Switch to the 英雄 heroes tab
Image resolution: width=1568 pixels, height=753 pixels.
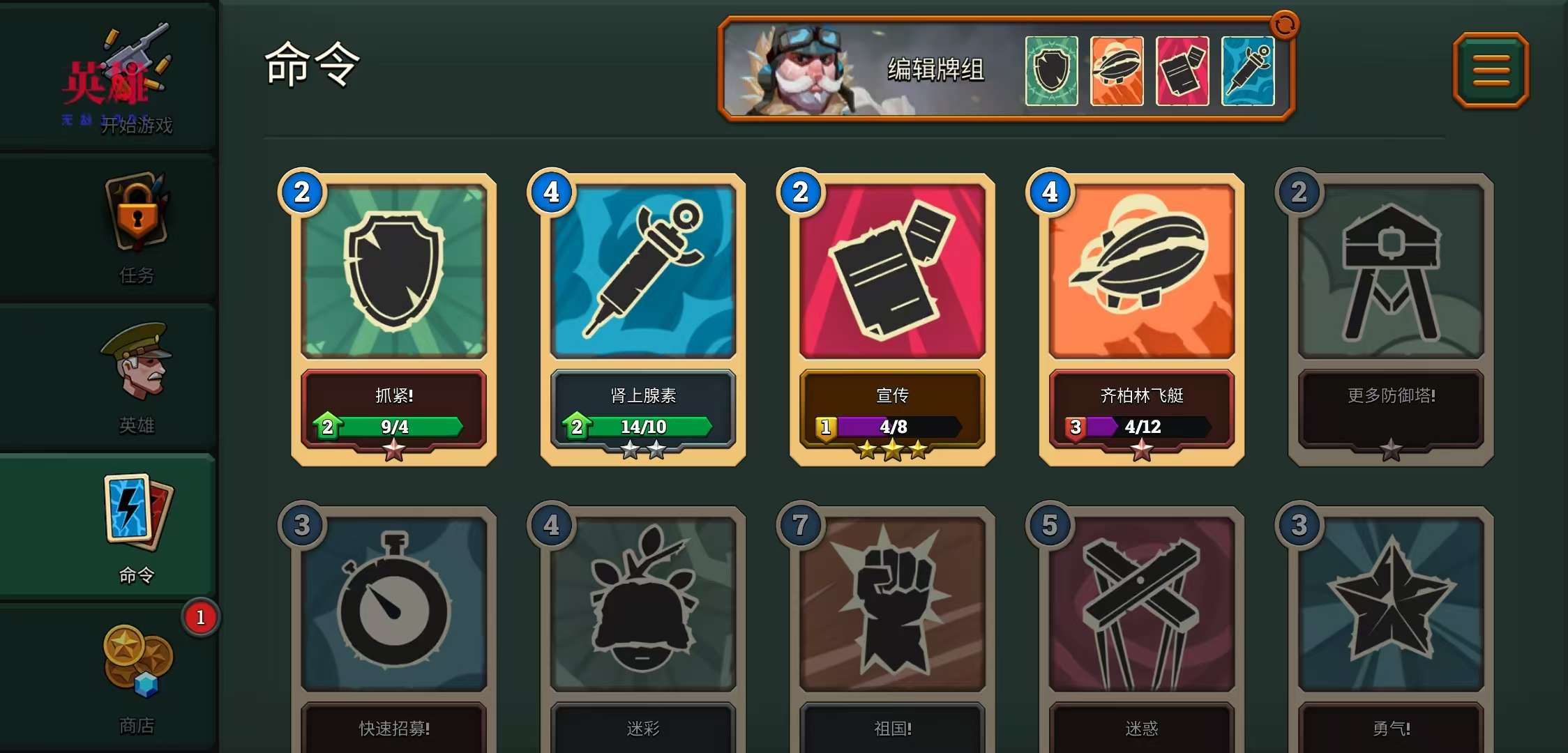(137, 377)
